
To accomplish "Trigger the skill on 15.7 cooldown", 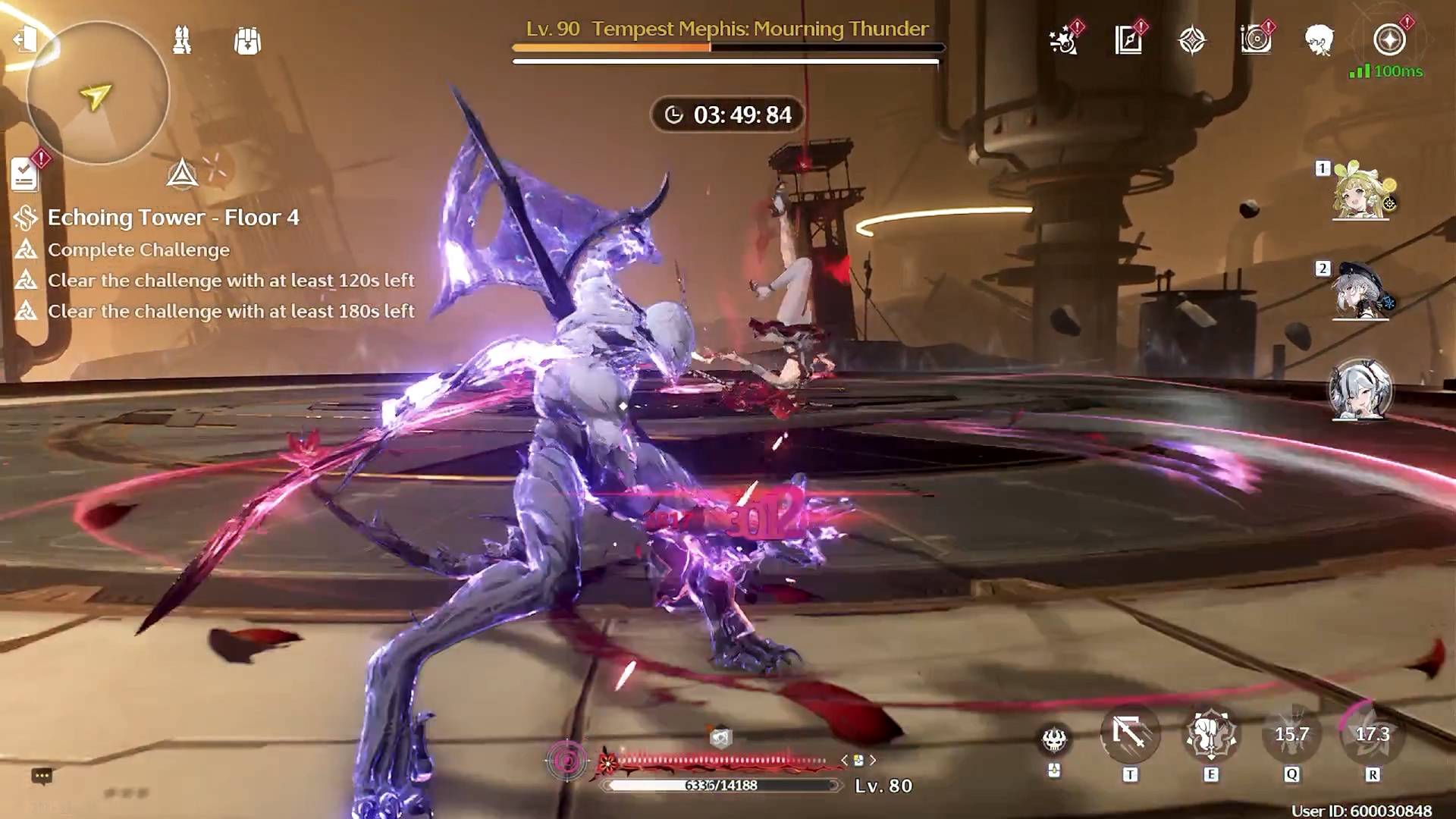I will click(x=1291, y=734).
